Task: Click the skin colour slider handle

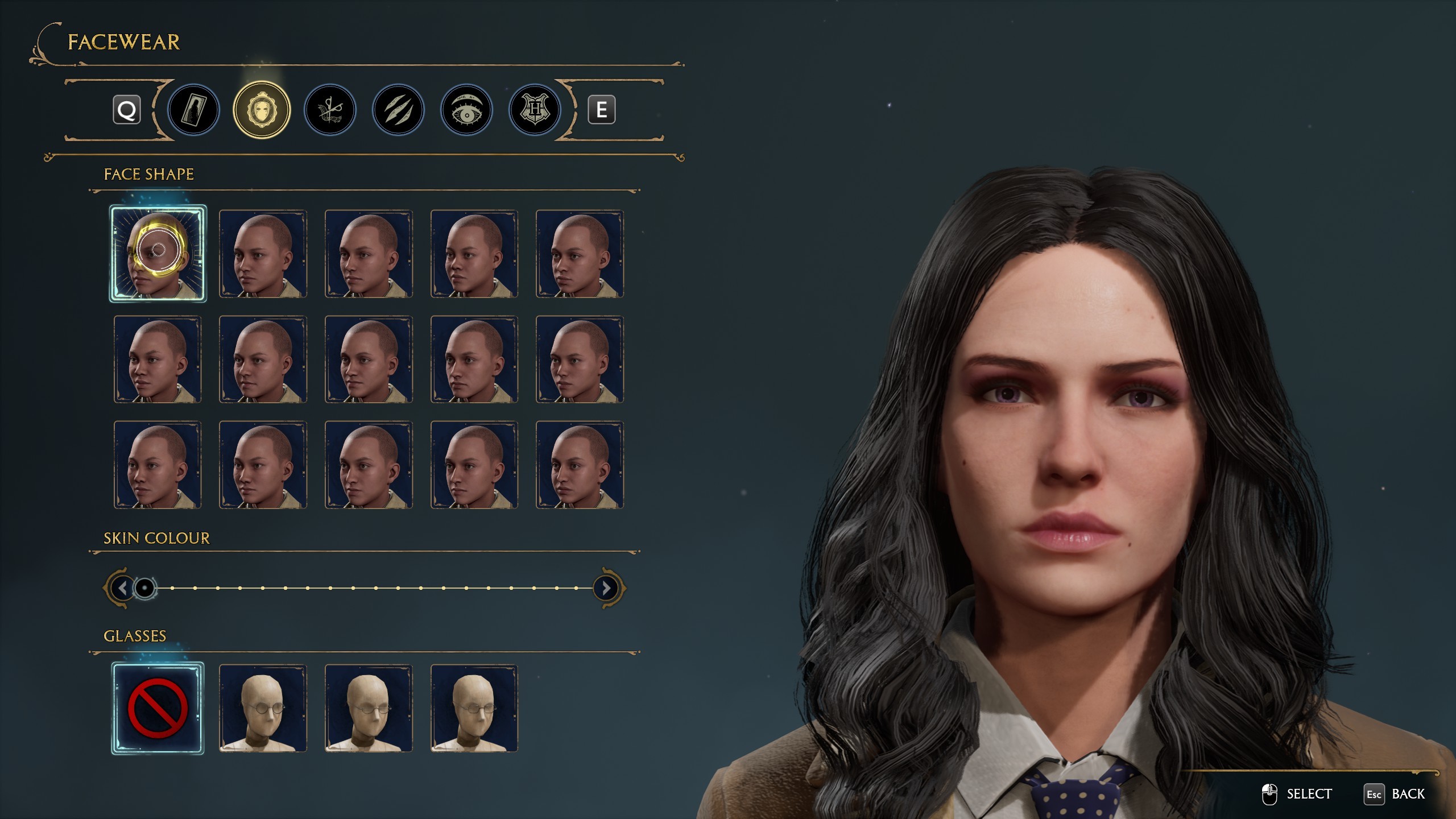Action: pyautogui.click(x=145, y=588)
